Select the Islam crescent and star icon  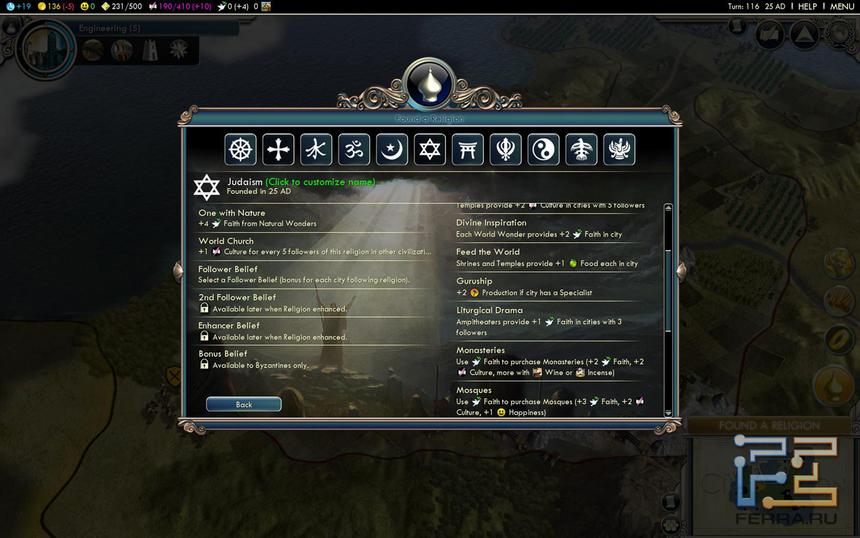[392, 150]
